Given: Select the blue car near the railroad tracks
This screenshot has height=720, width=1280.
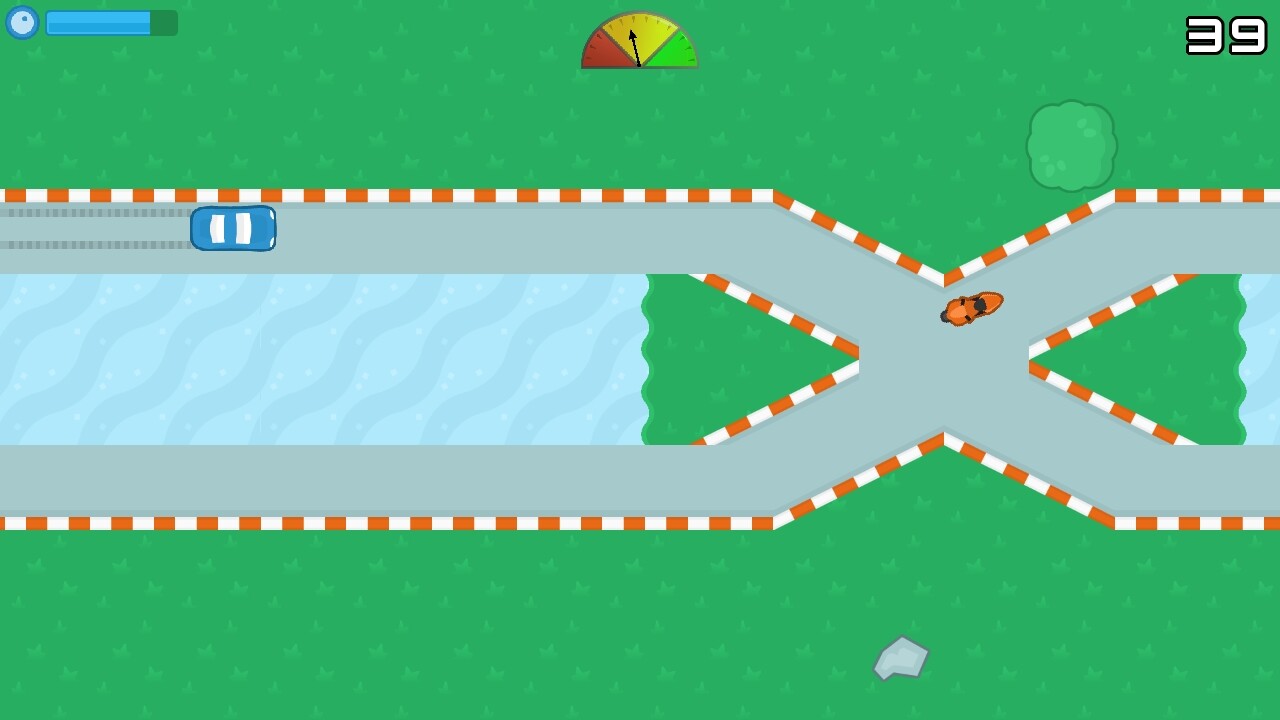Looking at the screenshot, I should [x=233, y=228].
